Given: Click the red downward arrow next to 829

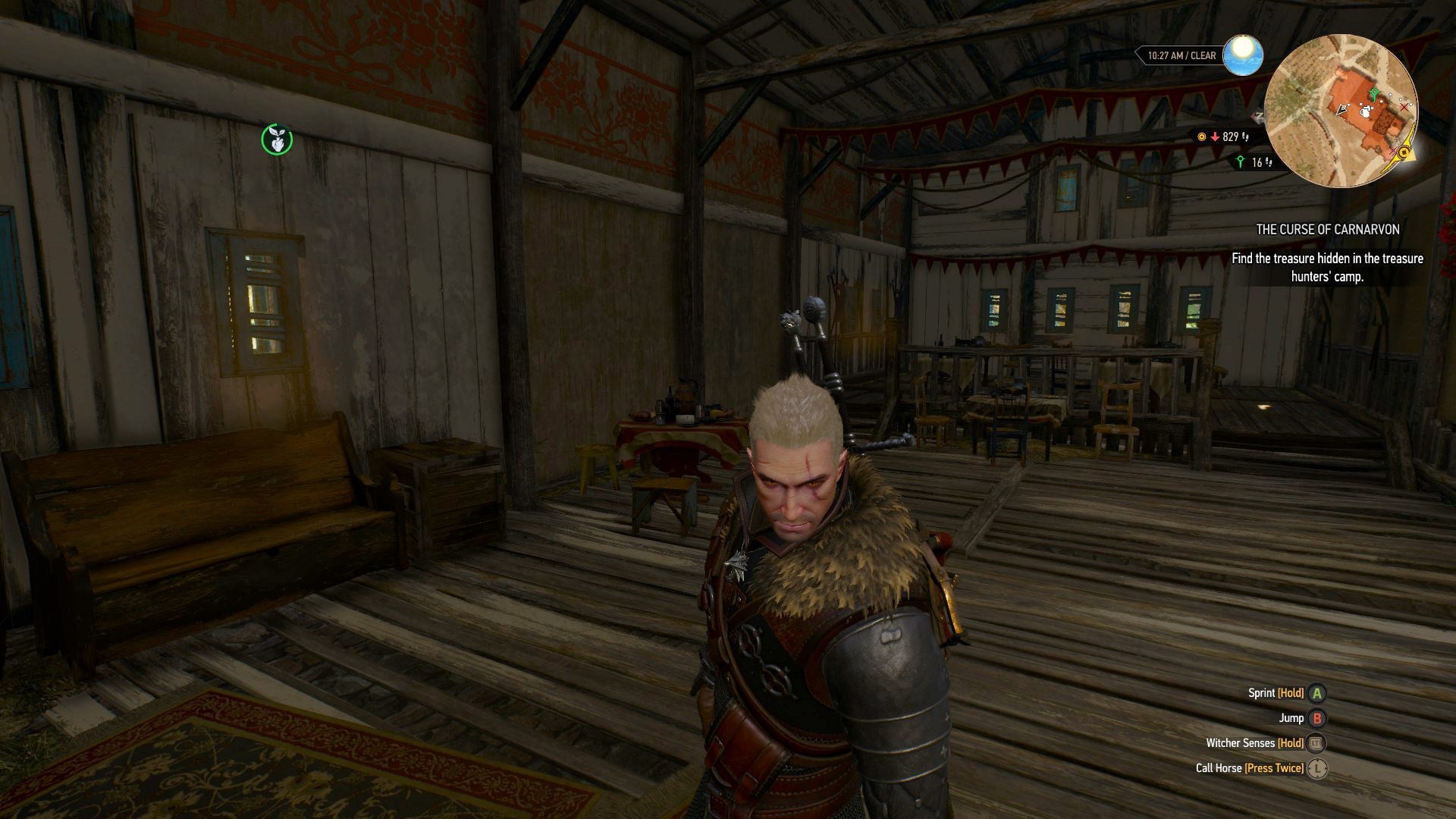Looking at the screenshot, I should 1215,137.
